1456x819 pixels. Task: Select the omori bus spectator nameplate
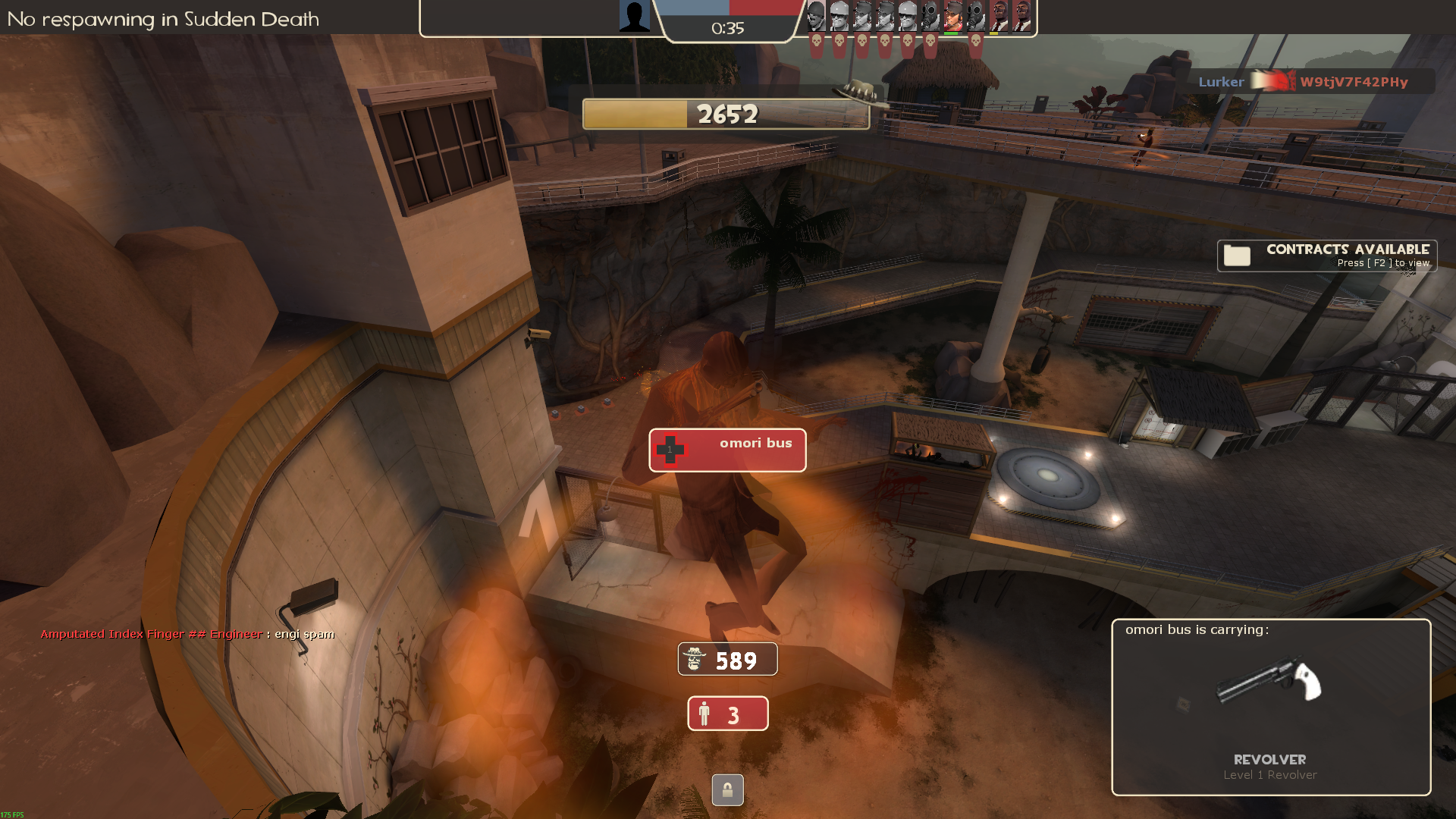point(726,450)
